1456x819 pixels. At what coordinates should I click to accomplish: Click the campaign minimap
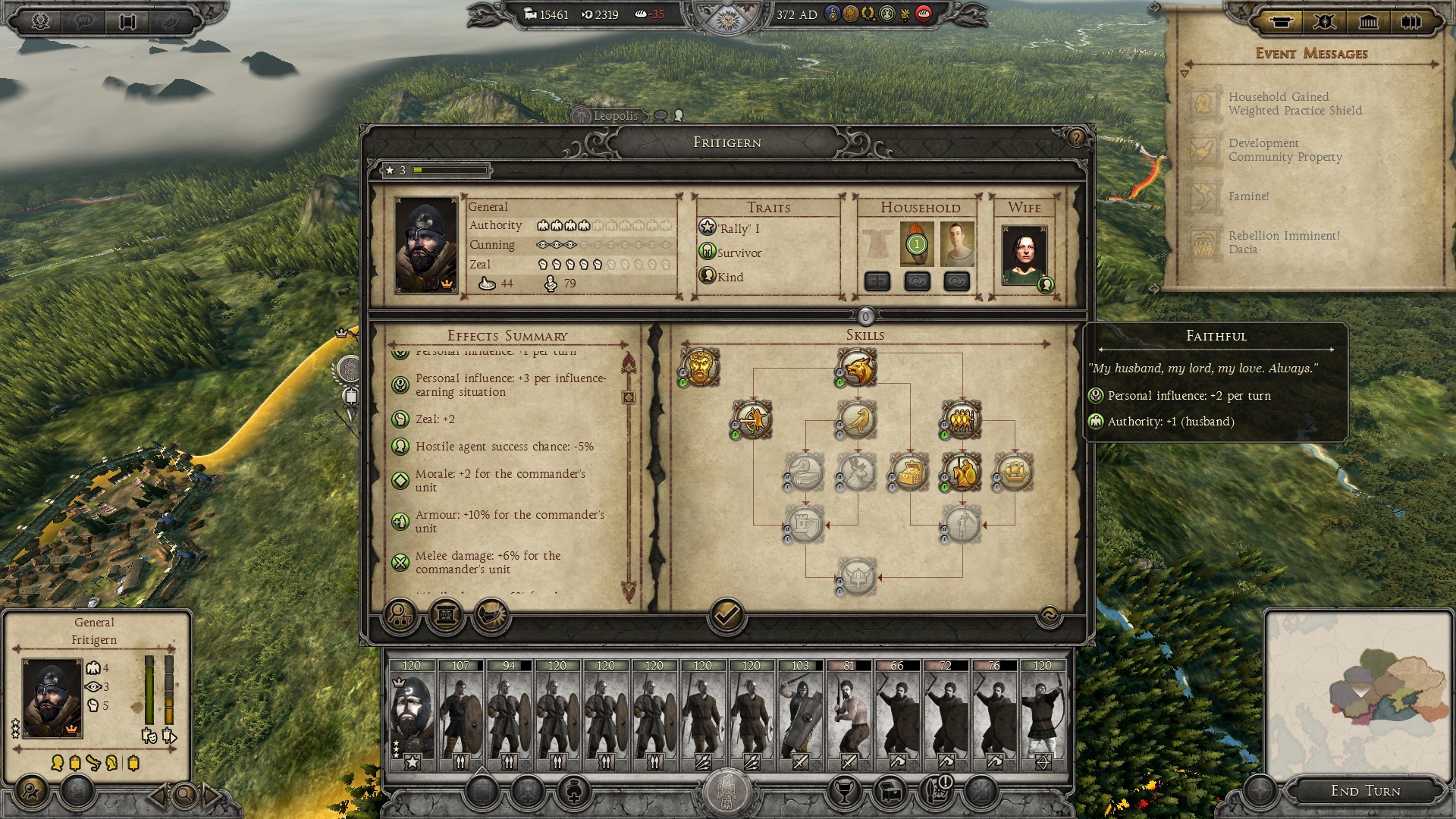[x=1357, y=690]
